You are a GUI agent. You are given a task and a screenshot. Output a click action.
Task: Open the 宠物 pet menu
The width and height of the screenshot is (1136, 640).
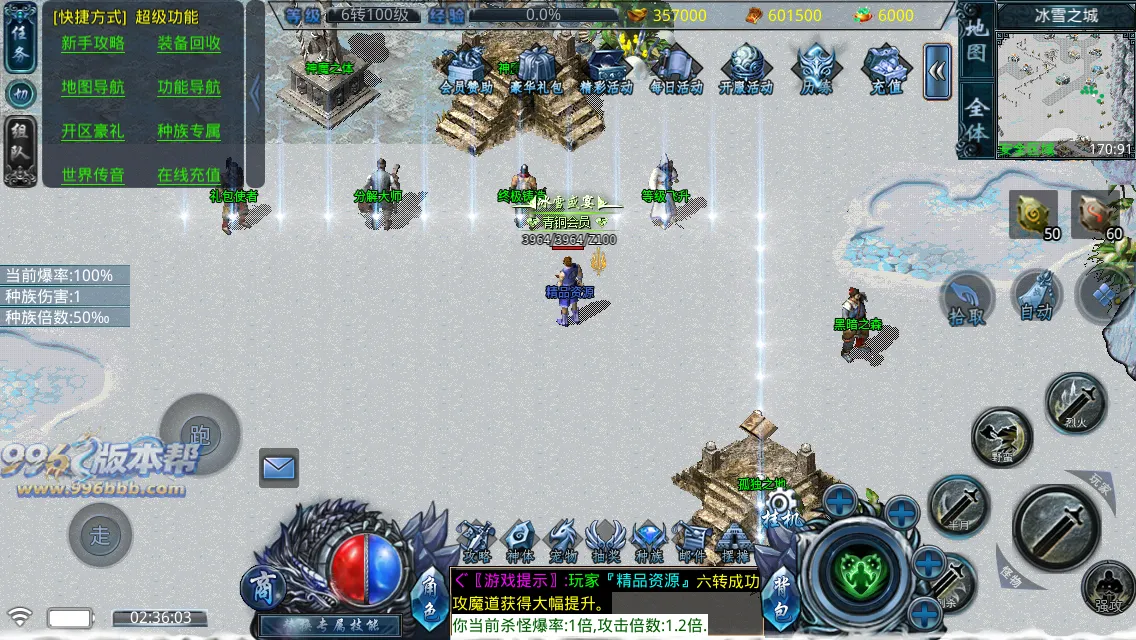pos(563,541)
